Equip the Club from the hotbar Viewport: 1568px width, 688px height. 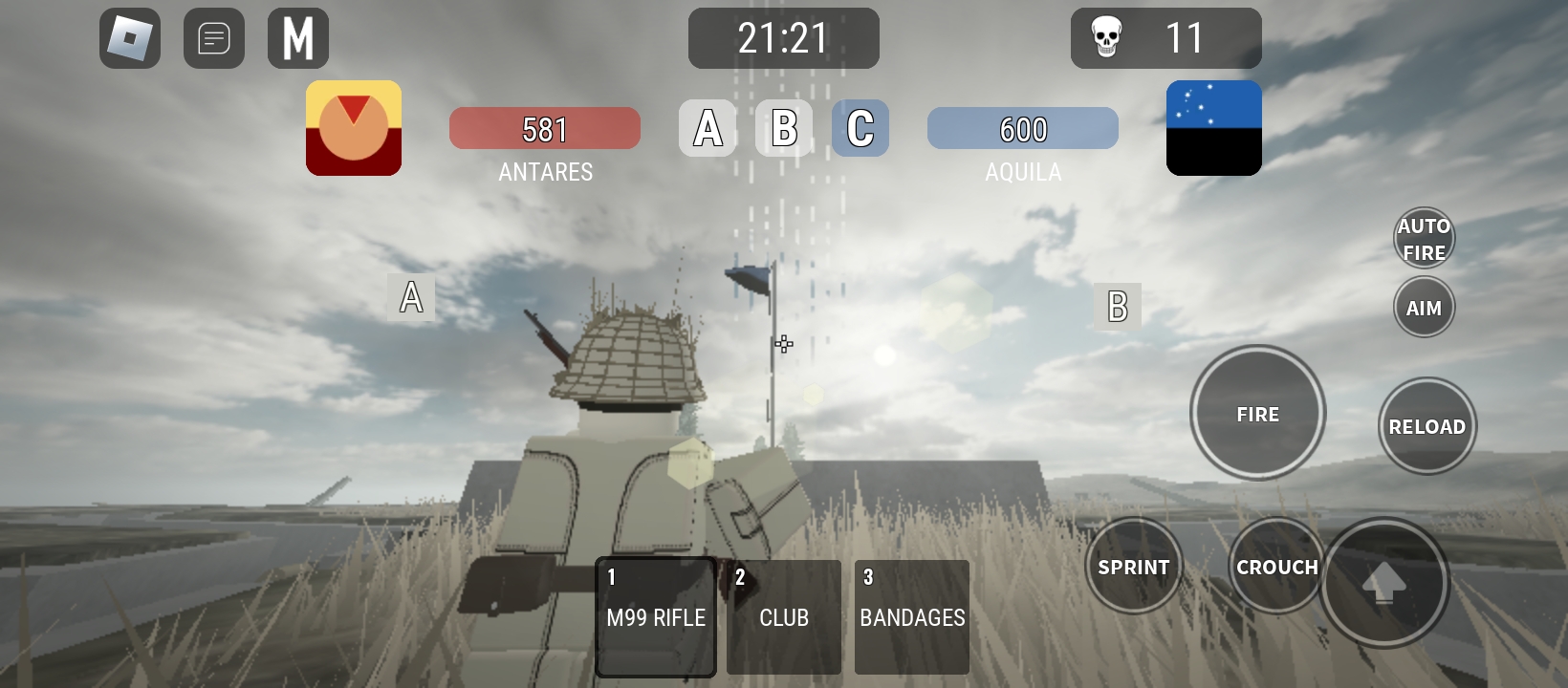point(784,616)
